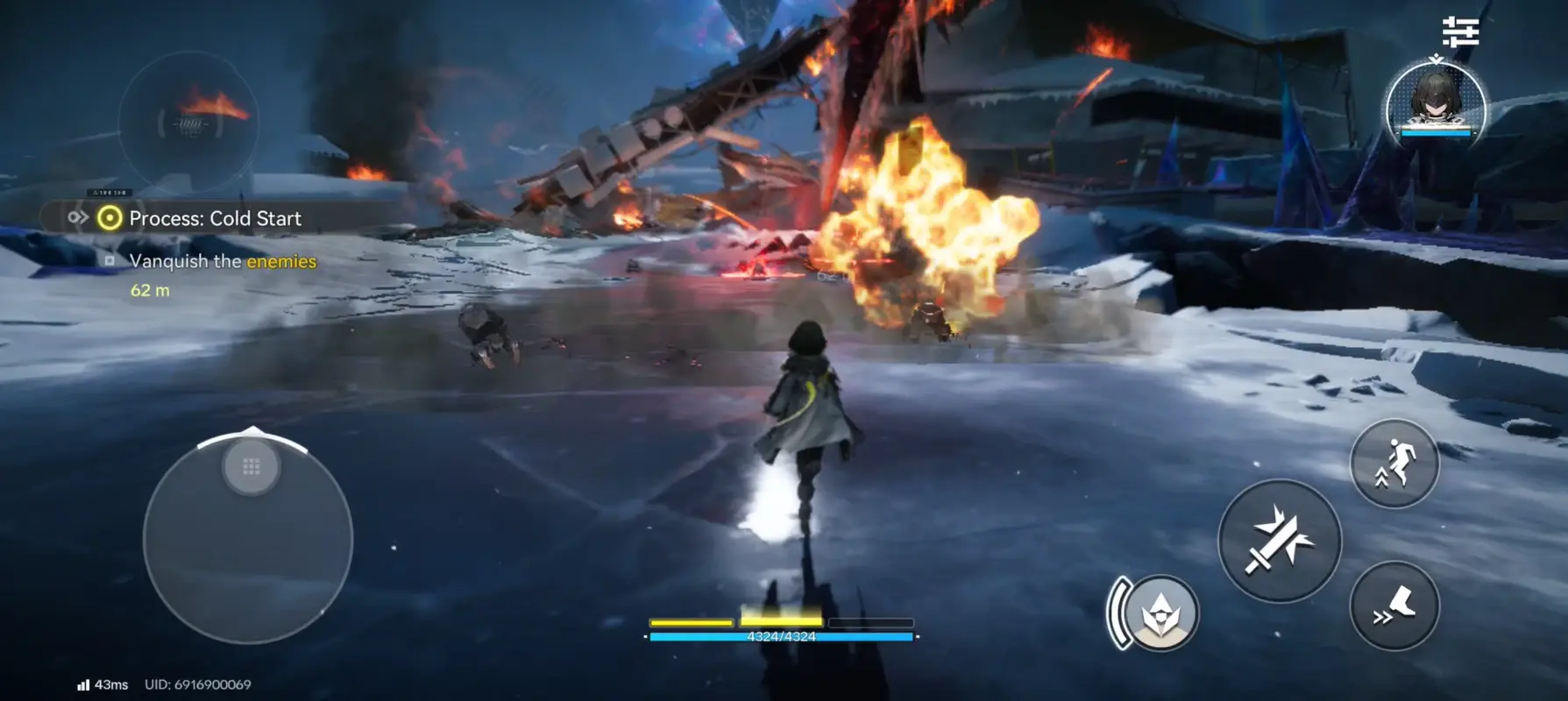Tap the sword attack icon
The image size is (1568, 701).
[x=1279, y=540]
